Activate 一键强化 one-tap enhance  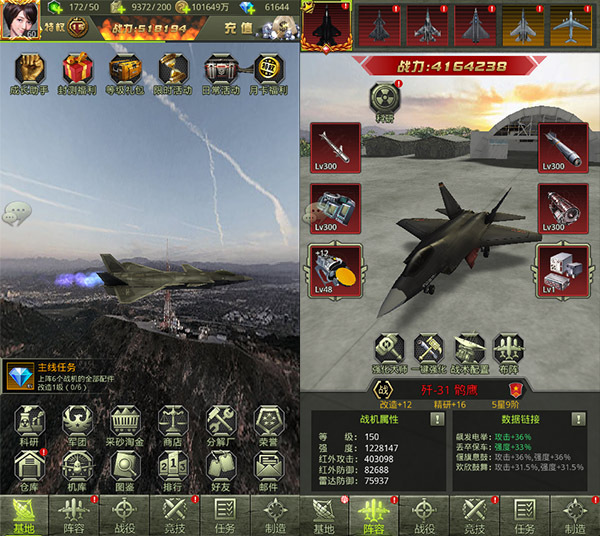[x=430, y=352]
